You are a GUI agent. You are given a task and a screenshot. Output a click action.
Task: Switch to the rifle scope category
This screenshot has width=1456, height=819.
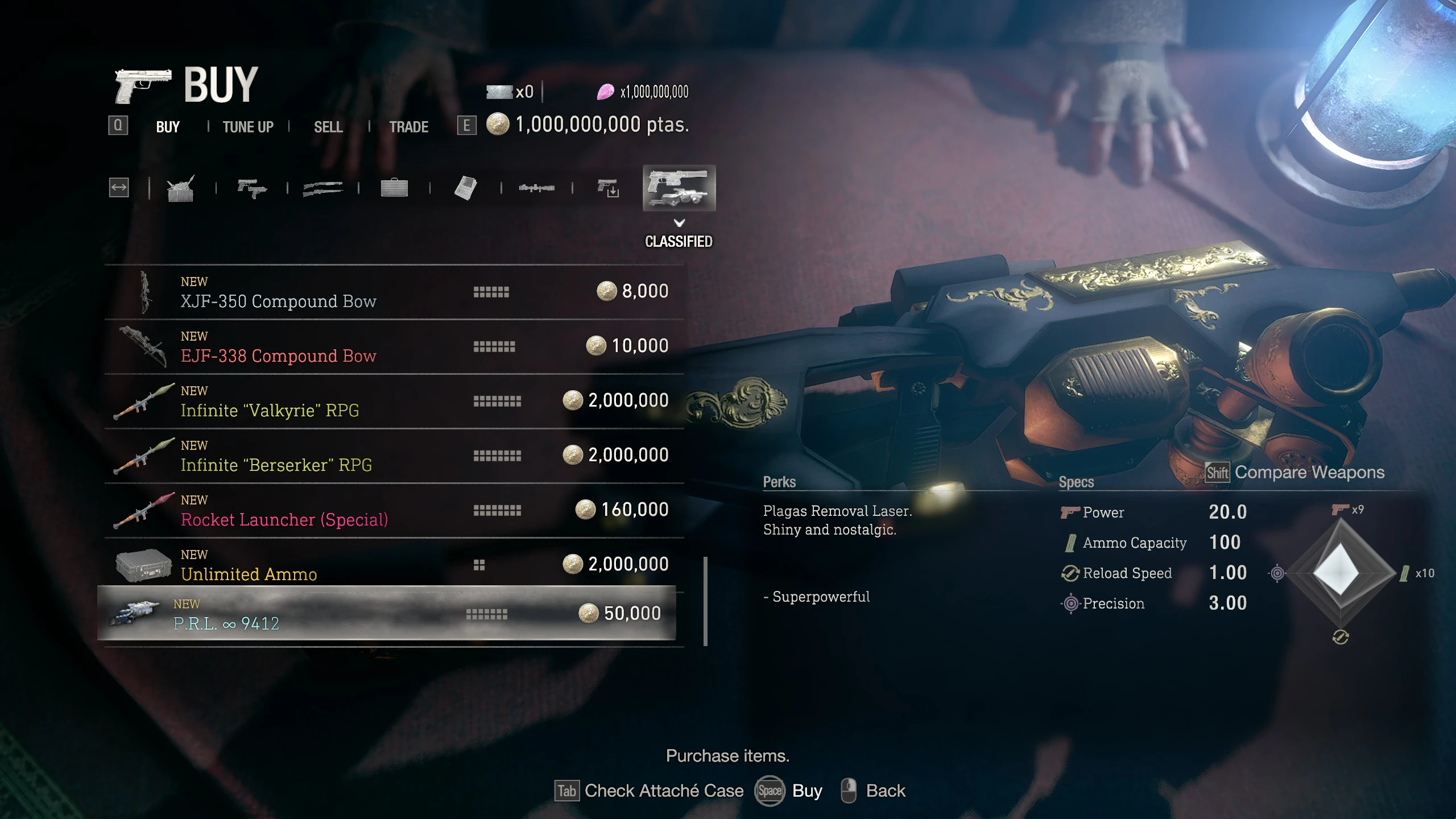click(x=536, y=188)
